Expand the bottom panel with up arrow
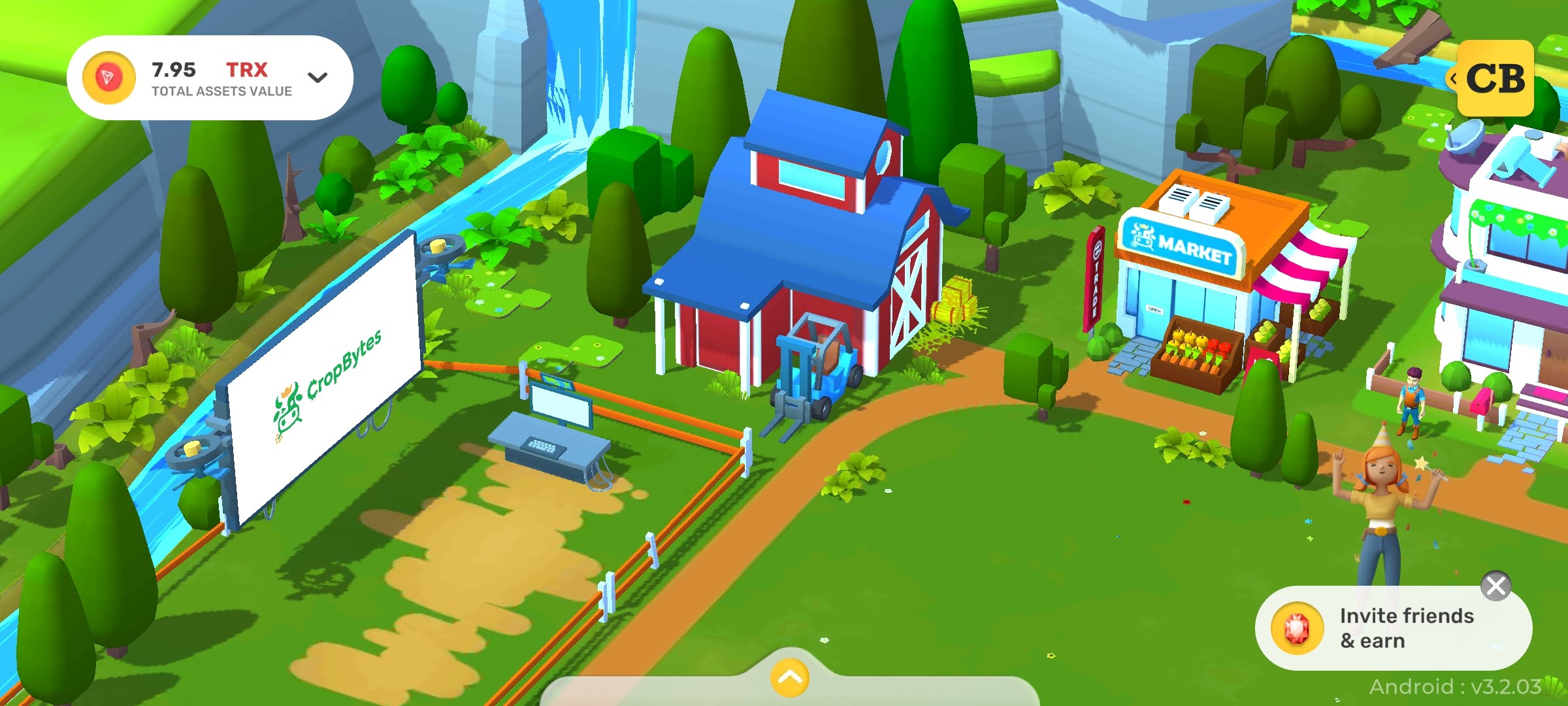 pyautogui.click(x=789, y=678)
